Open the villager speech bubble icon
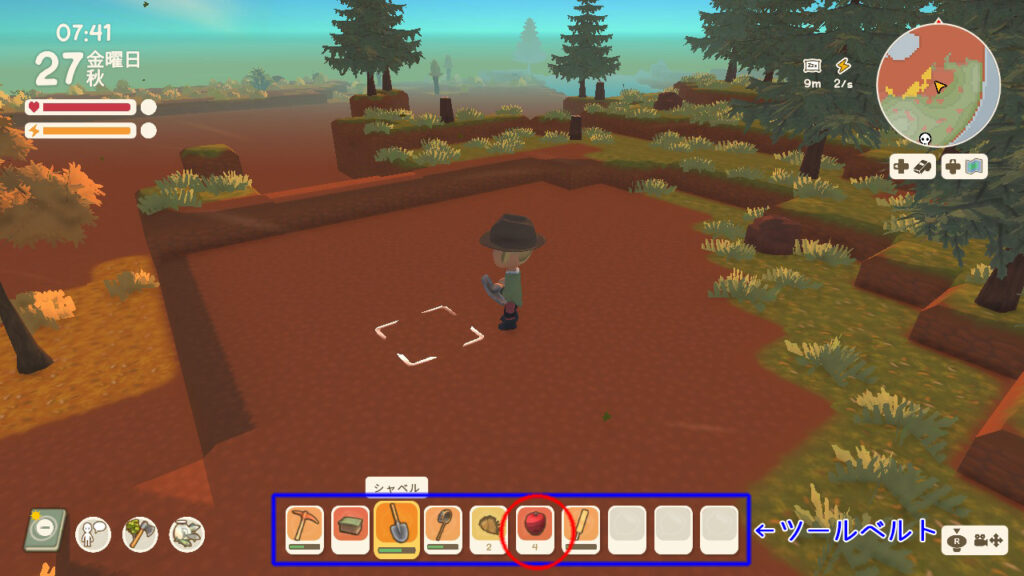The height and width of the screenshot is (576, 1024). point(93,532)
